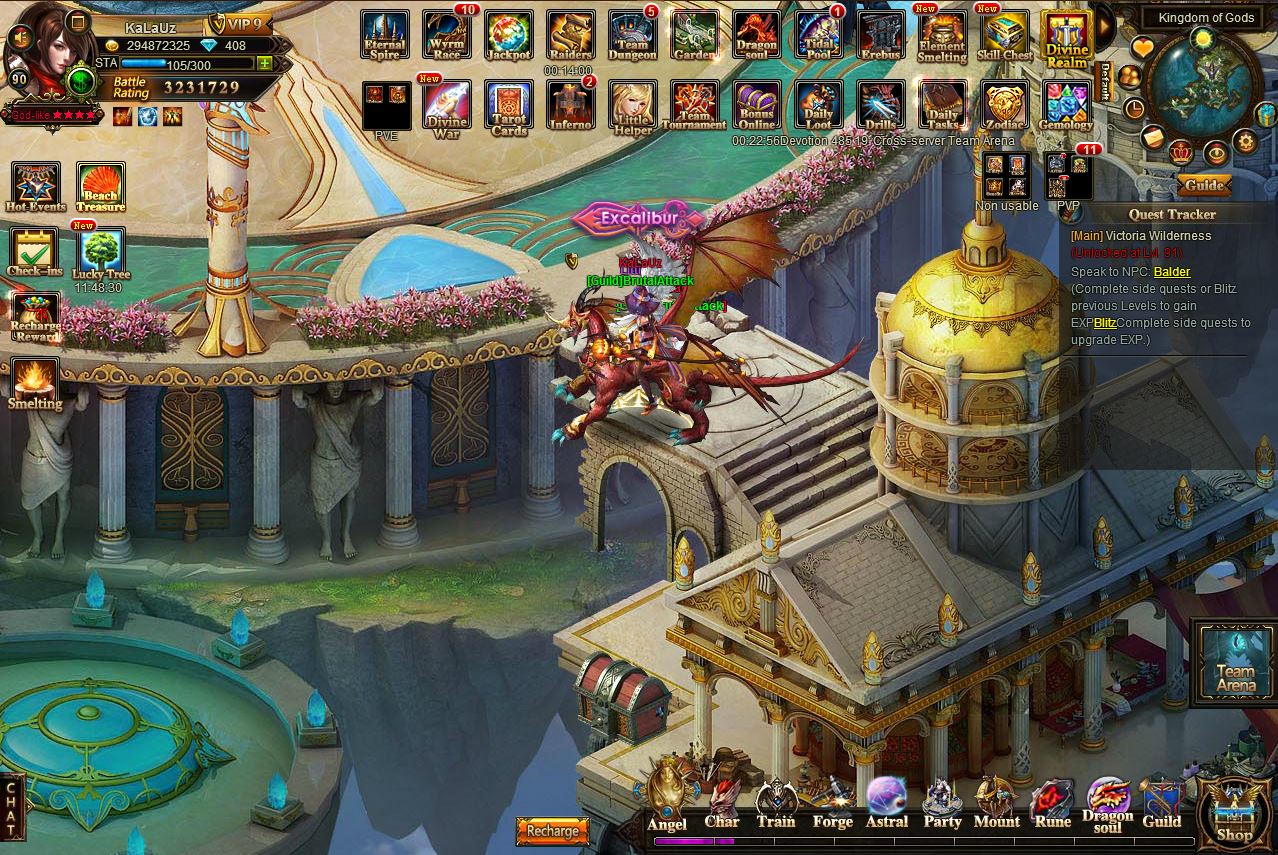Launch the Team Dungeon menu
Image resolution: width=1278 pixels, height=855 pixels.
click(632, 36)
